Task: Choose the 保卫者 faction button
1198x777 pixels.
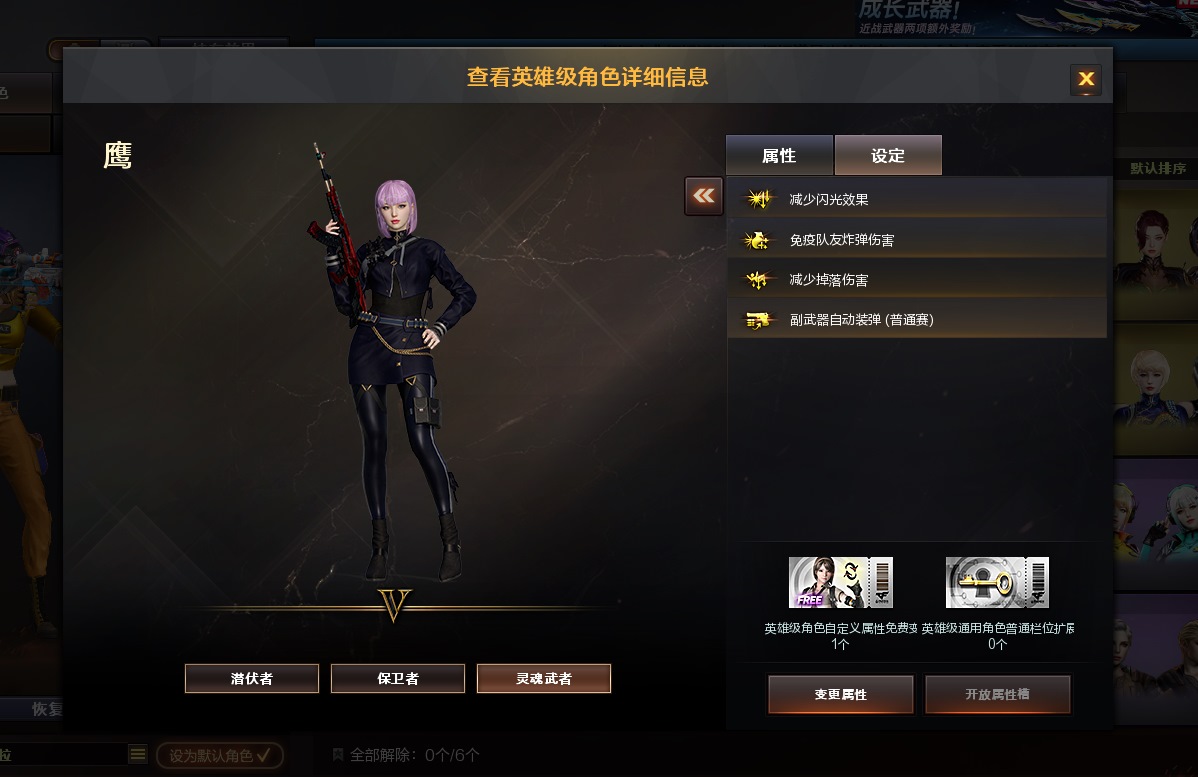Action: coord(398,678)
